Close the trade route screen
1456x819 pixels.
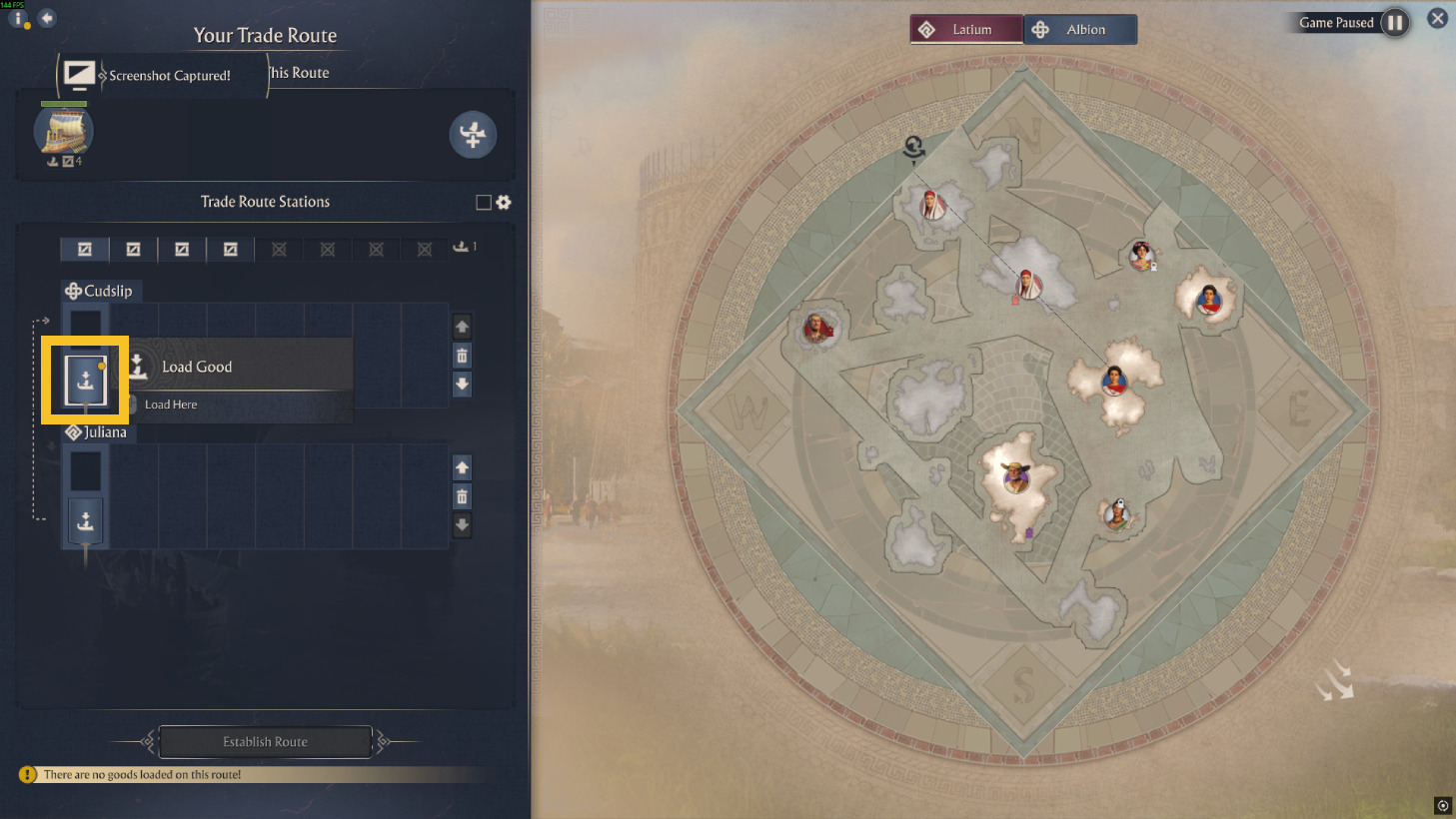(1437, 19)
